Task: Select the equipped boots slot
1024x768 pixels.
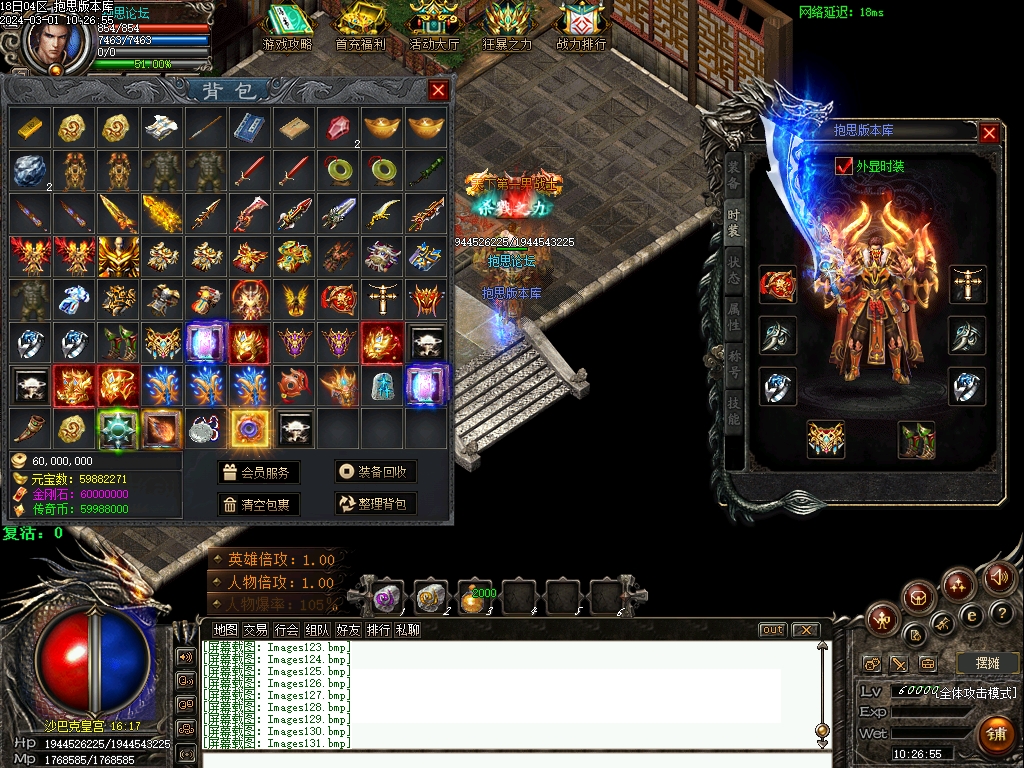Action: tap(915, 440)
